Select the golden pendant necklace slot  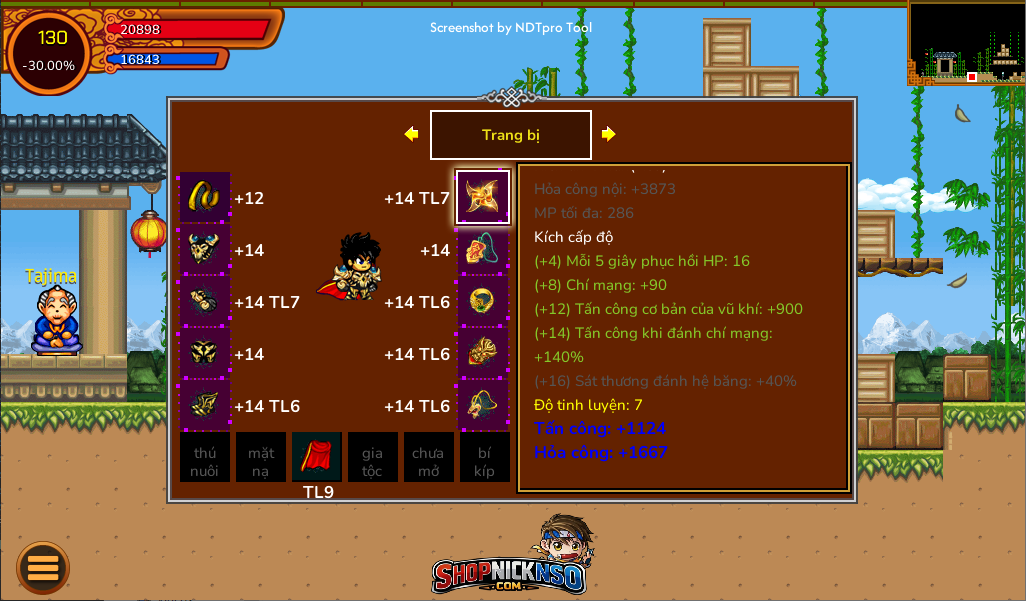tap(483, 354)
